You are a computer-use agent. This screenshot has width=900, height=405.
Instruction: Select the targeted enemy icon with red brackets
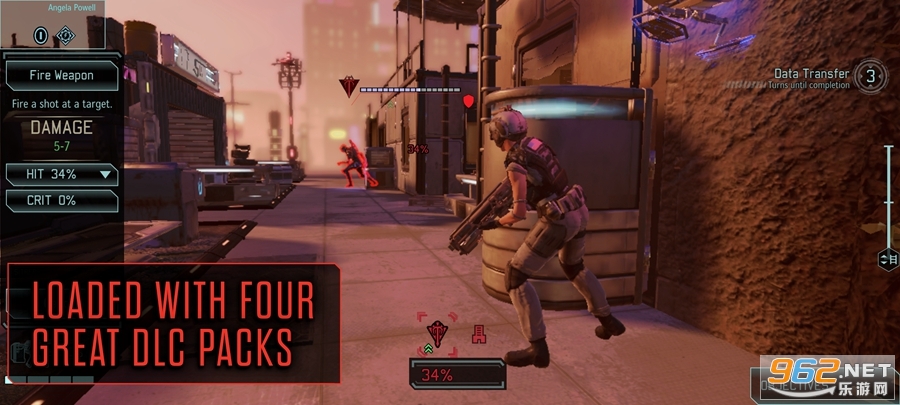tap(438, 333)
